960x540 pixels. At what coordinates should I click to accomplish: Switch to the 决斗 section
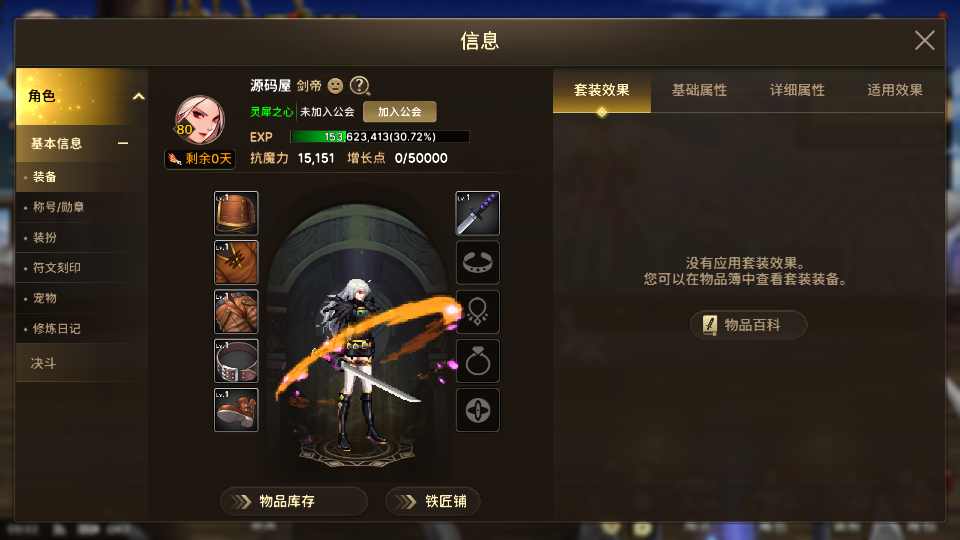[44, 363]
